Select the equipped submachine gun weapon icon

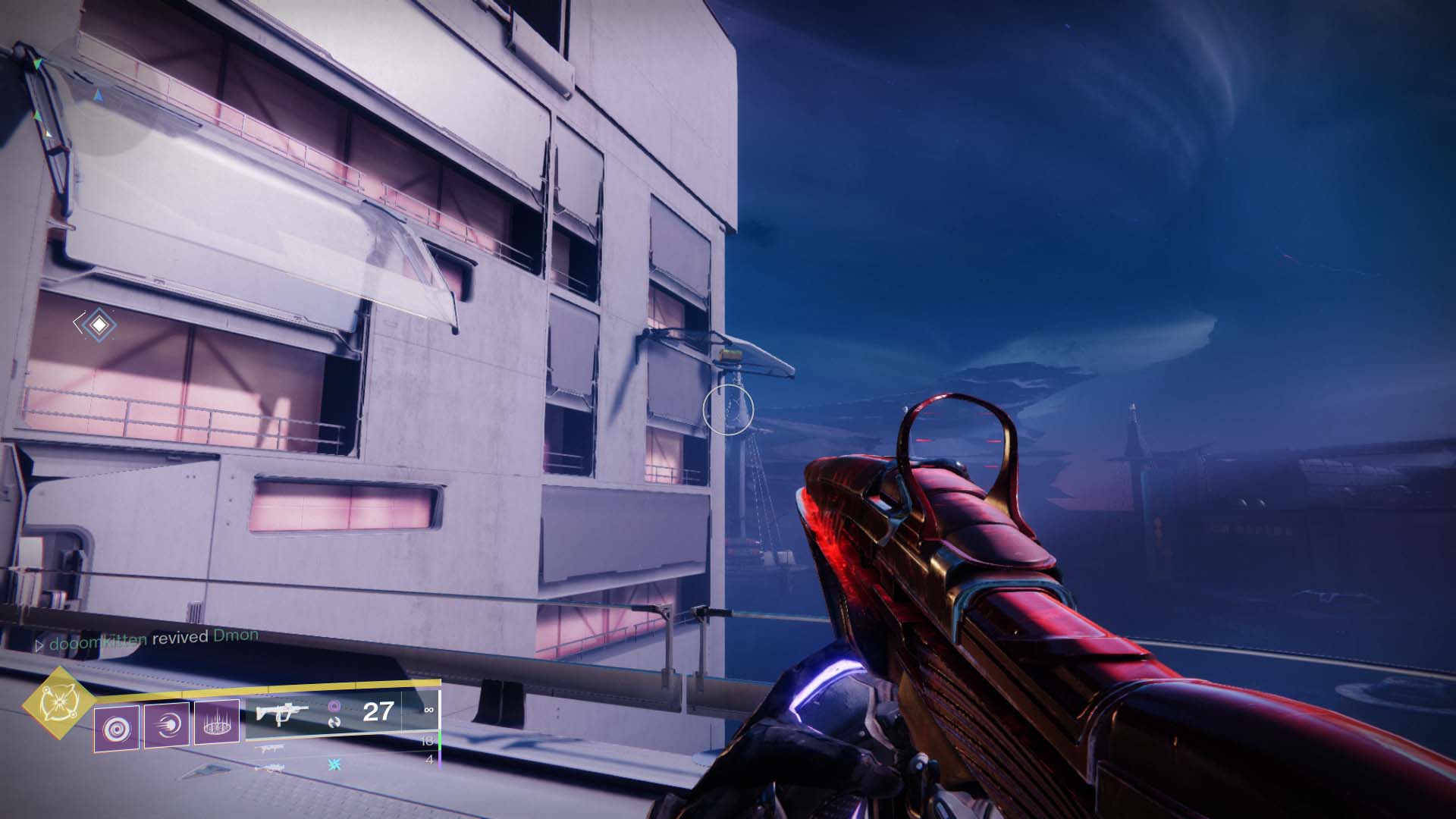click(281, 713)
